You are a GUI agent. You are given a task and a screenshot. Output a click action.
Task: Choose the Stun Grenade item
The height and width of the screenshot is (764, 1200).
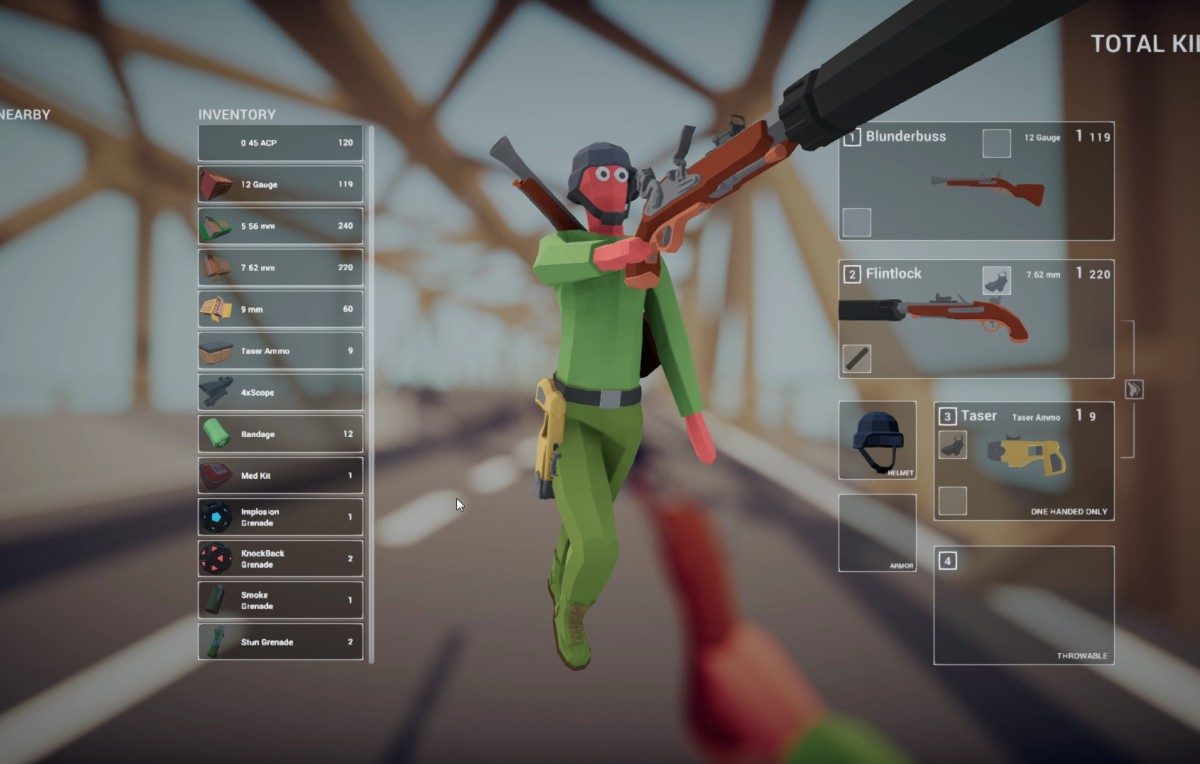click(x=280, y=642)
